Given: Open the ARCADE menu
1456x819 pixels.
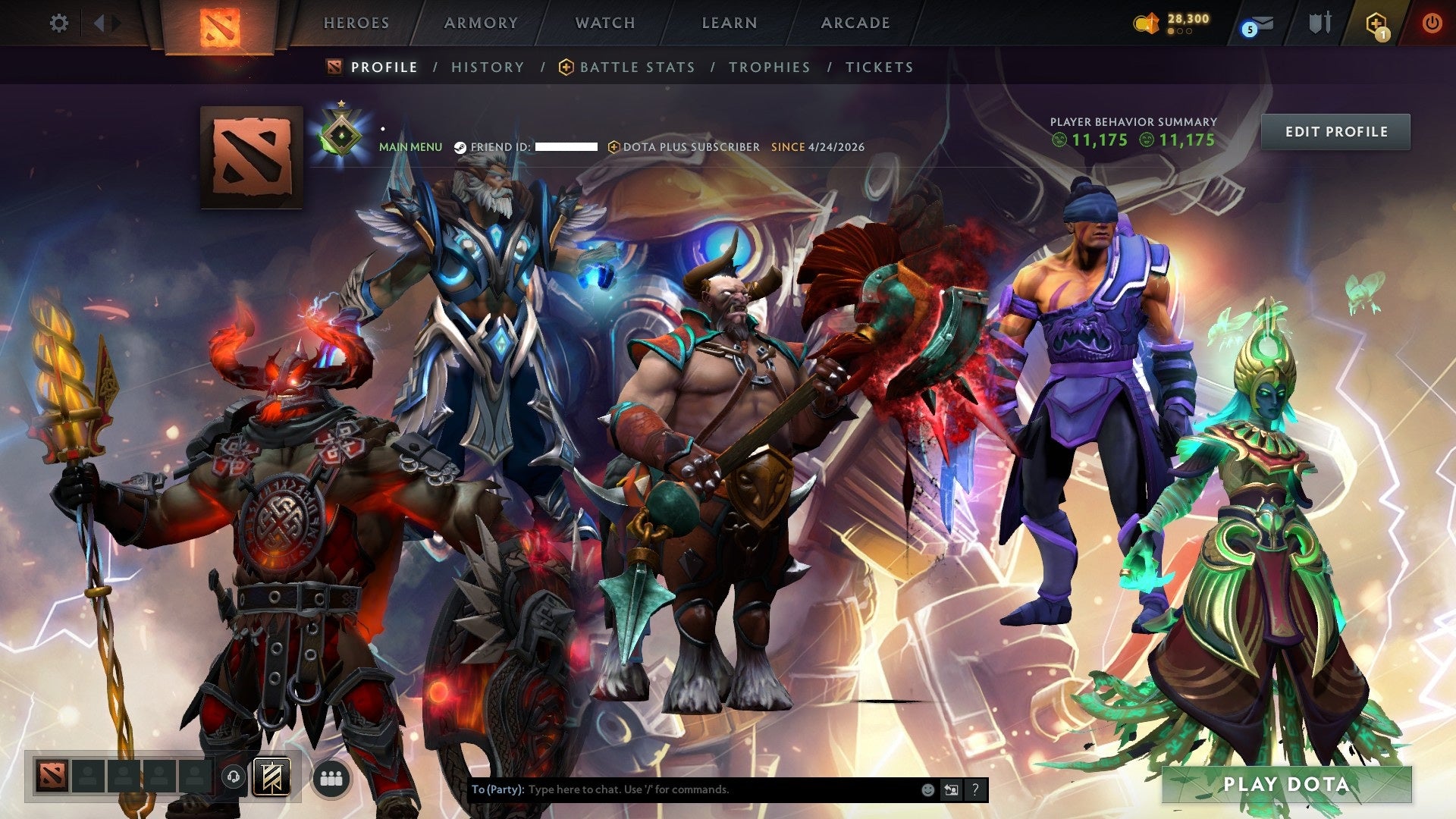Looking at the screenshot, I should click(x=855, y=23).
